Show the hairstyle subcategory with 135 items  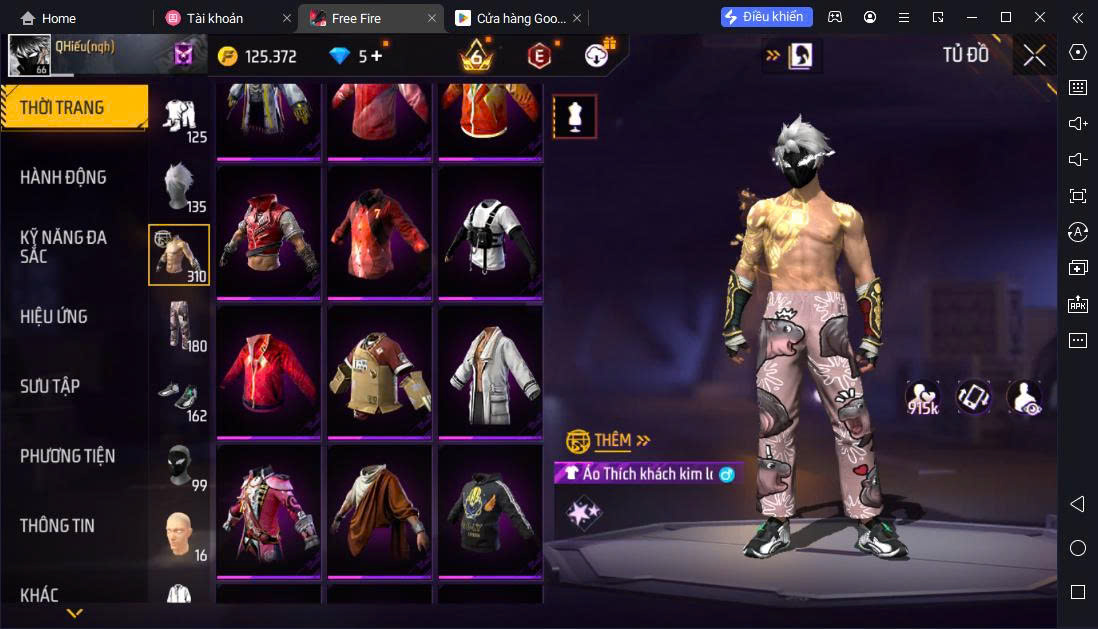tap(180, 187)
